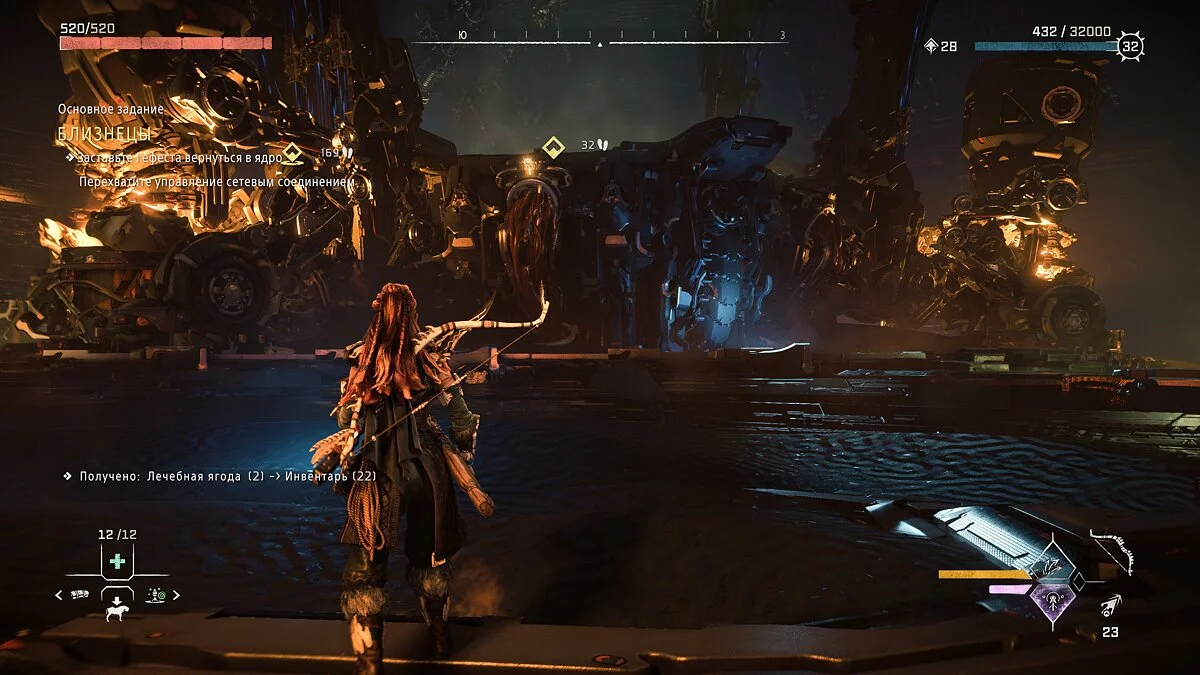This screenshot has width=1200, height=675.
Task: Select the arrow ammo type icon
Action: pos(1111,606)
